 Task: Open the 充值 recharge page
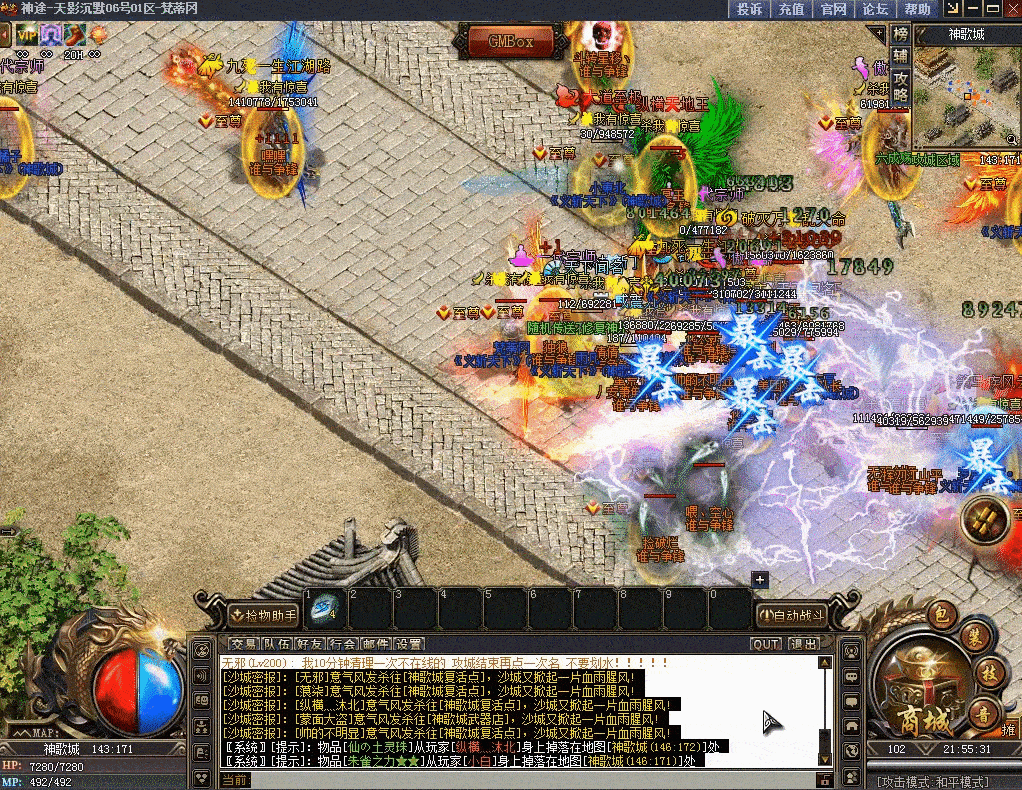(x=791, y=9)
